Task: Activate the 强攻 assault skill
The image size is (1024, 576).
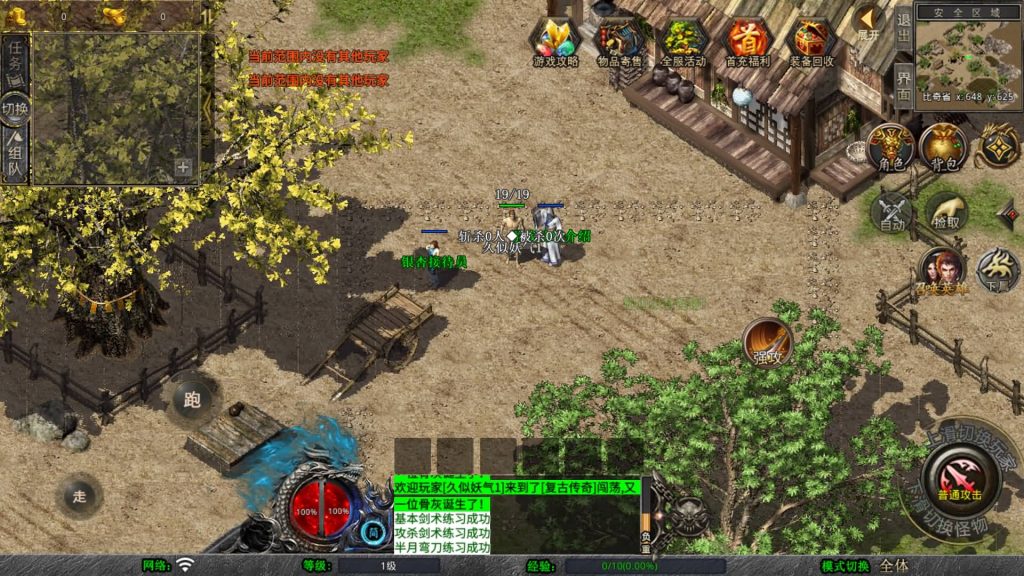Action: click(x=767, y=343)
